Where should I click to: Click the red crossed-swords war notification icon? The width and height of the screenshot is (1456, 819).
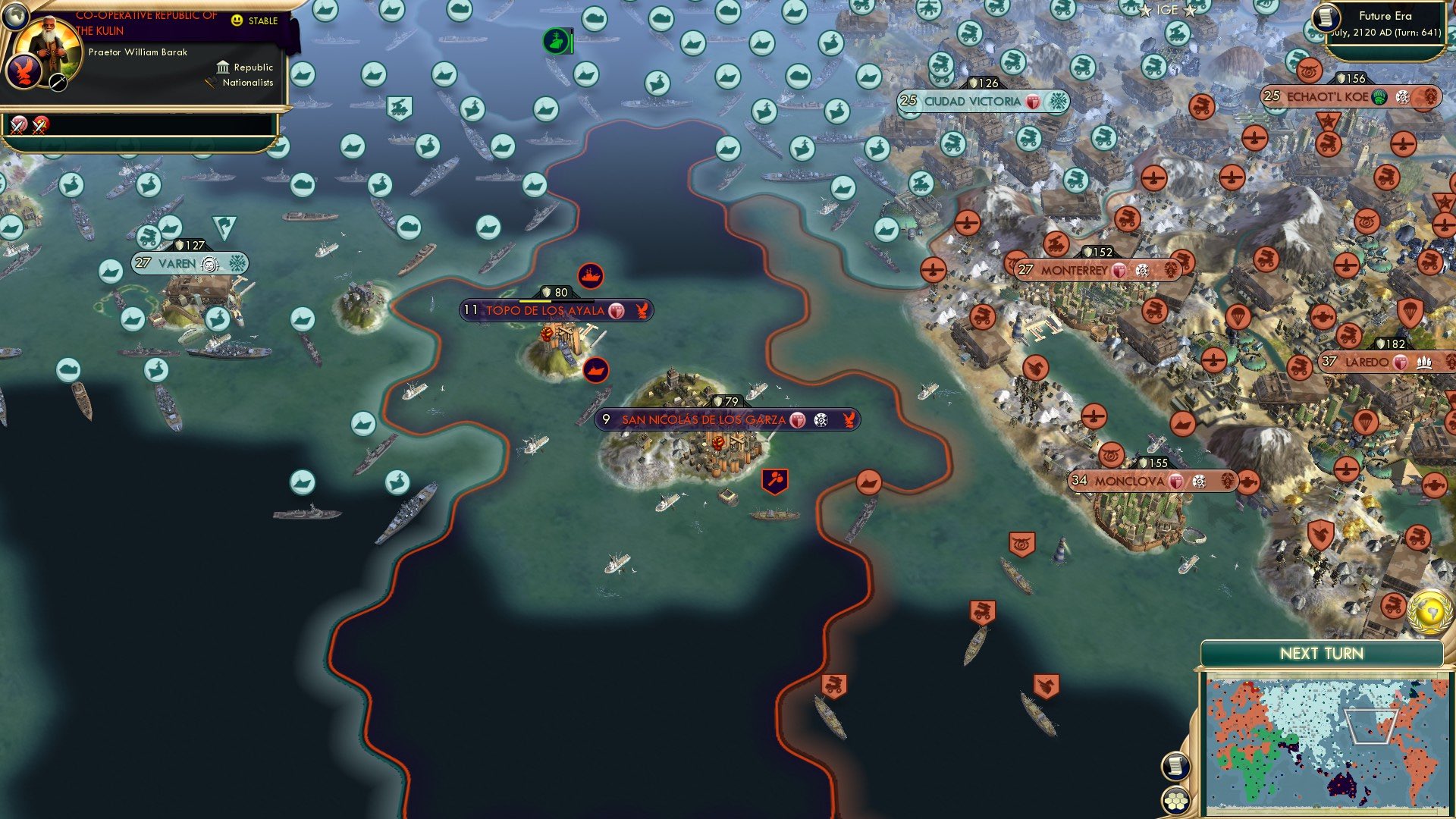[x=39, y=124]
